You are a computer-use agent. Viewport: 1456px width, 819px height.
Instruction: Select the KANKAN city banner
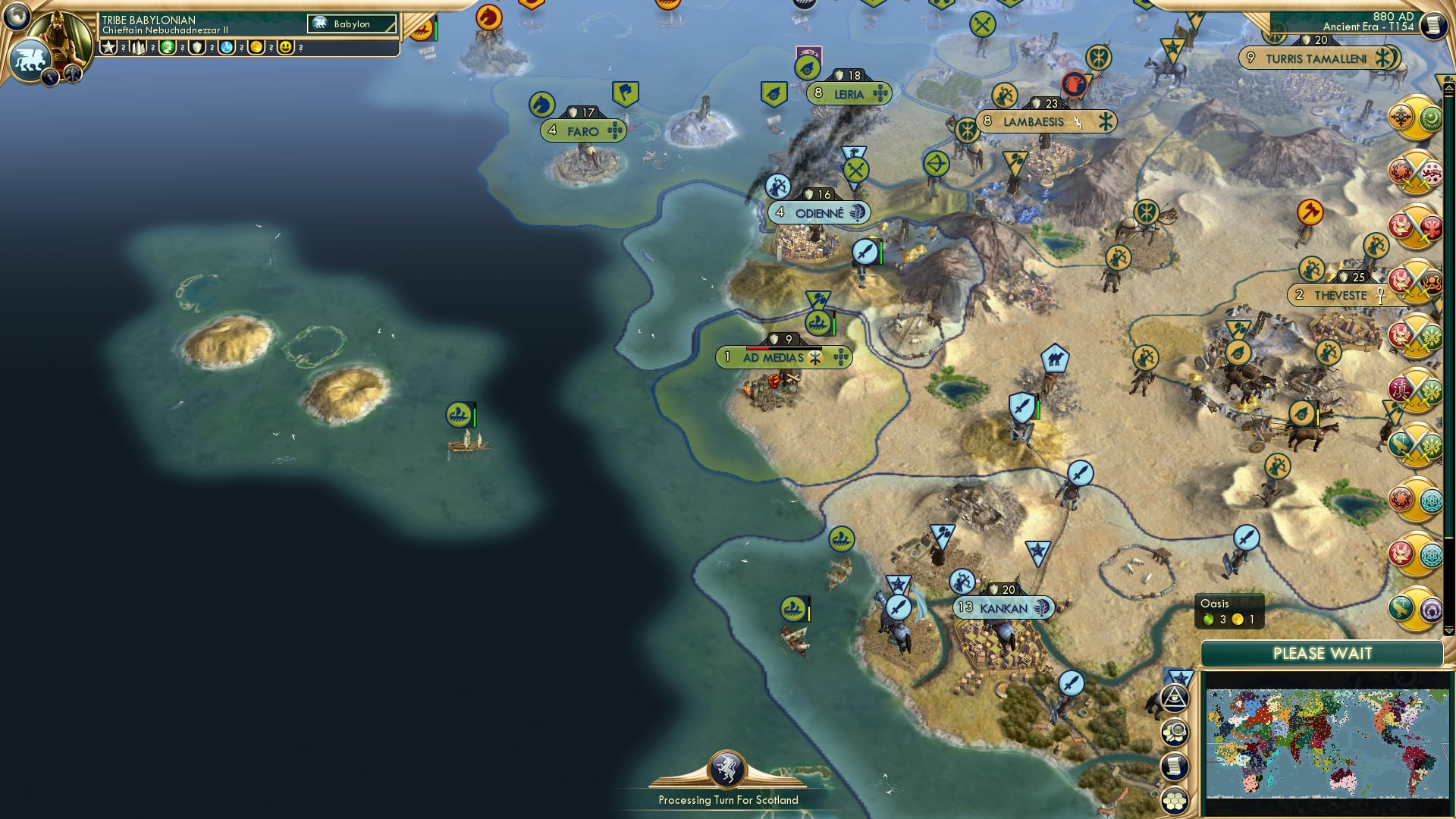[x=1003, y=607]
